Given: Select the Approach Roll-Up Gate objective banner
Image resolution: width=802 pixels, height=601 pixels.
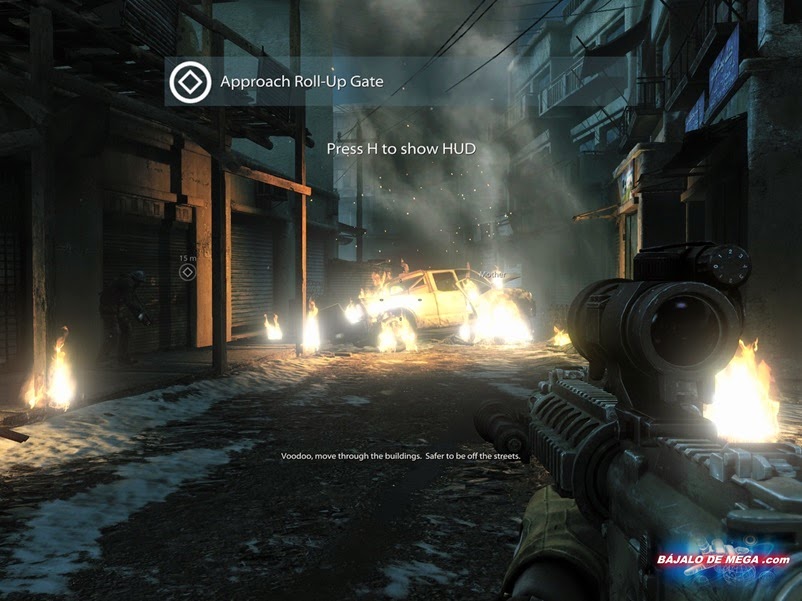Looking at the screenshot, I should click(x=300, y=83).
